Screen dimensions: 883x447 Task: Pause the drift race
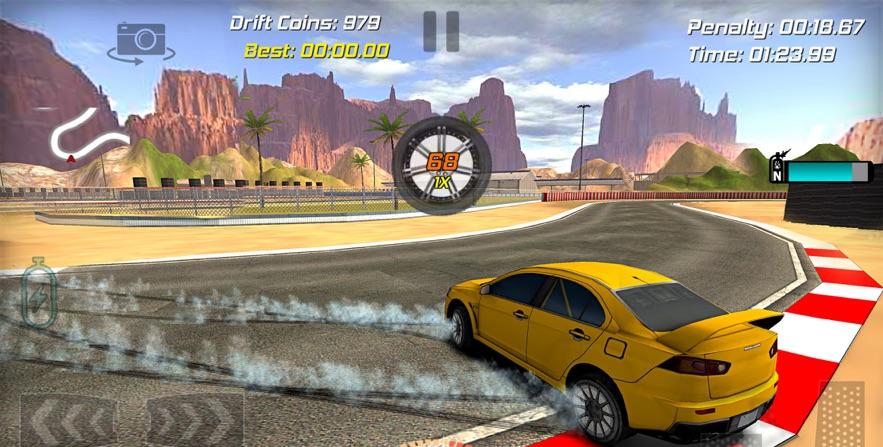tap(440, 31)
